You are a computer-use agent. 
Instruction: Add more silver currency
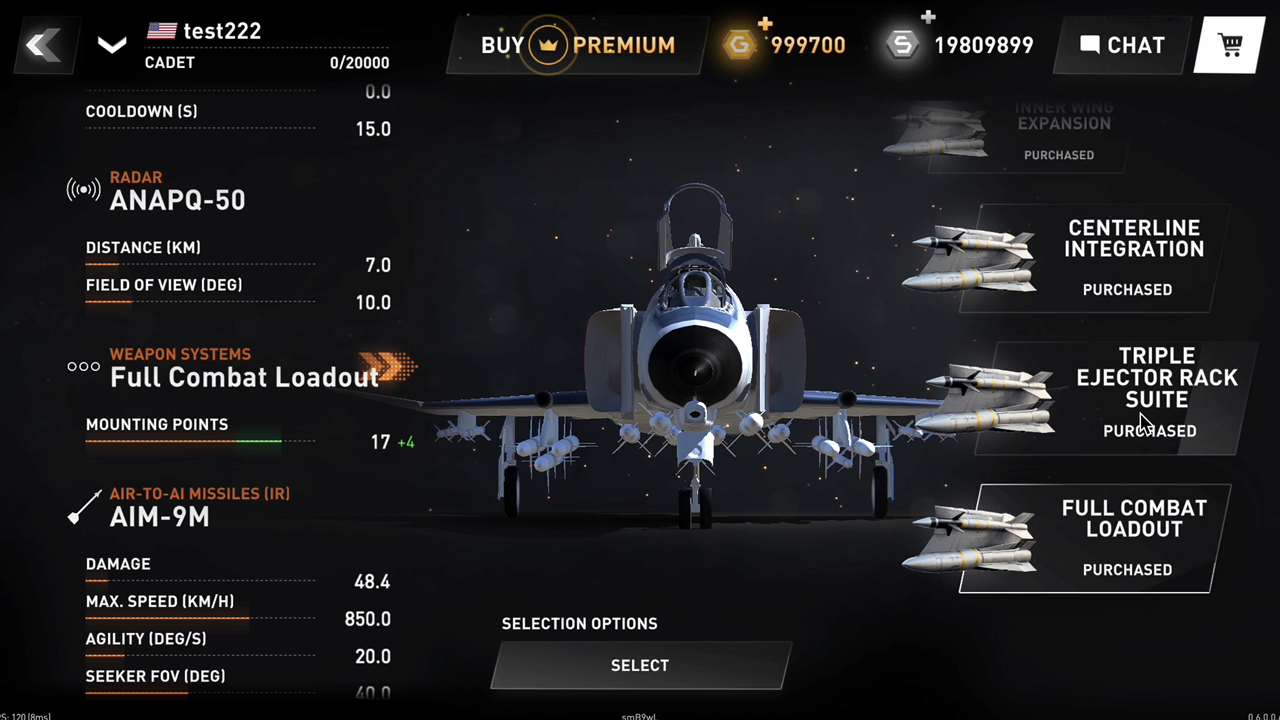click(928, 17)
